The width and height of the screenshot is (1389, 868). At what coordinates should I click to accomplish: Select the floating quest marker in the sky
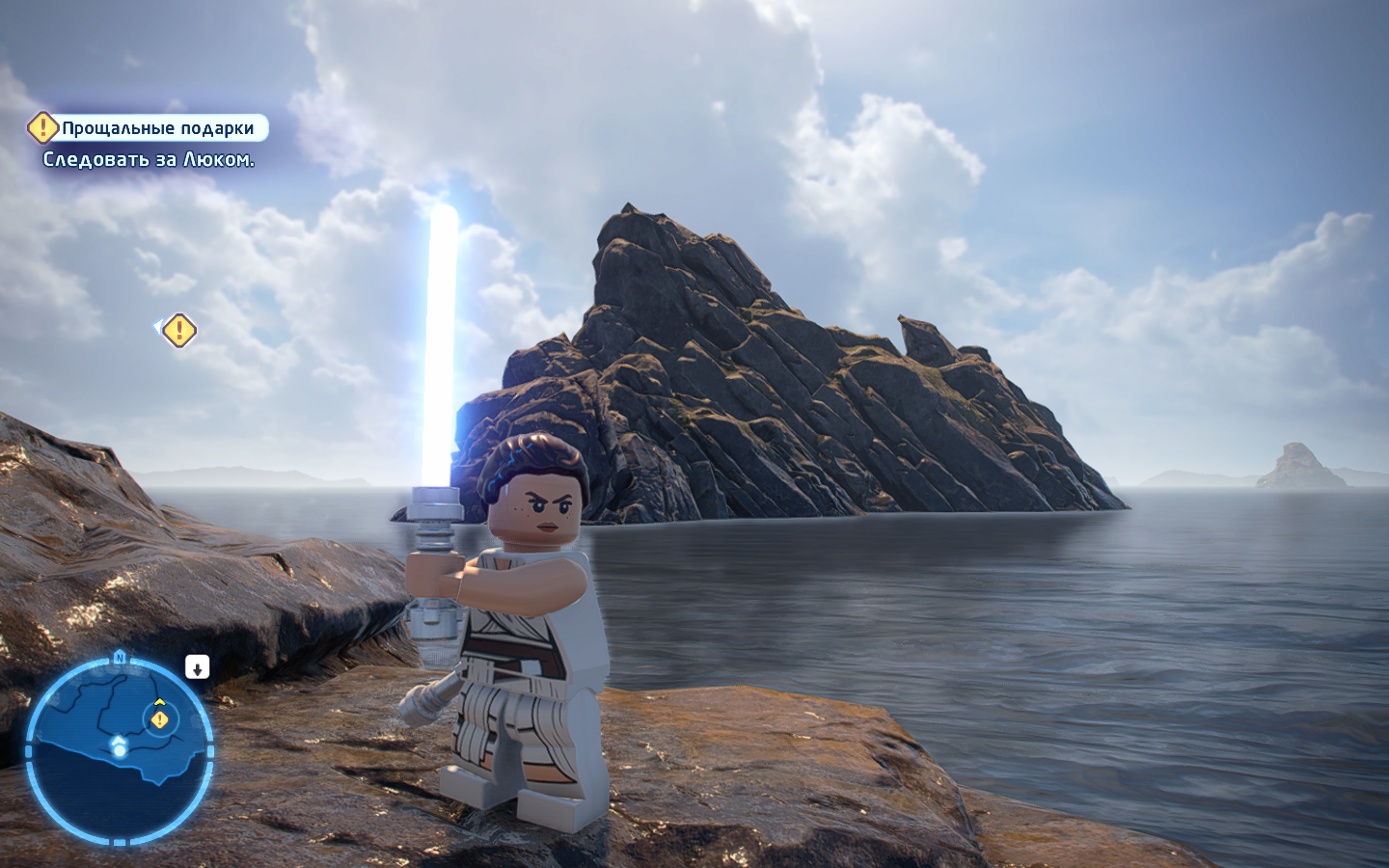tap(177, 330)
